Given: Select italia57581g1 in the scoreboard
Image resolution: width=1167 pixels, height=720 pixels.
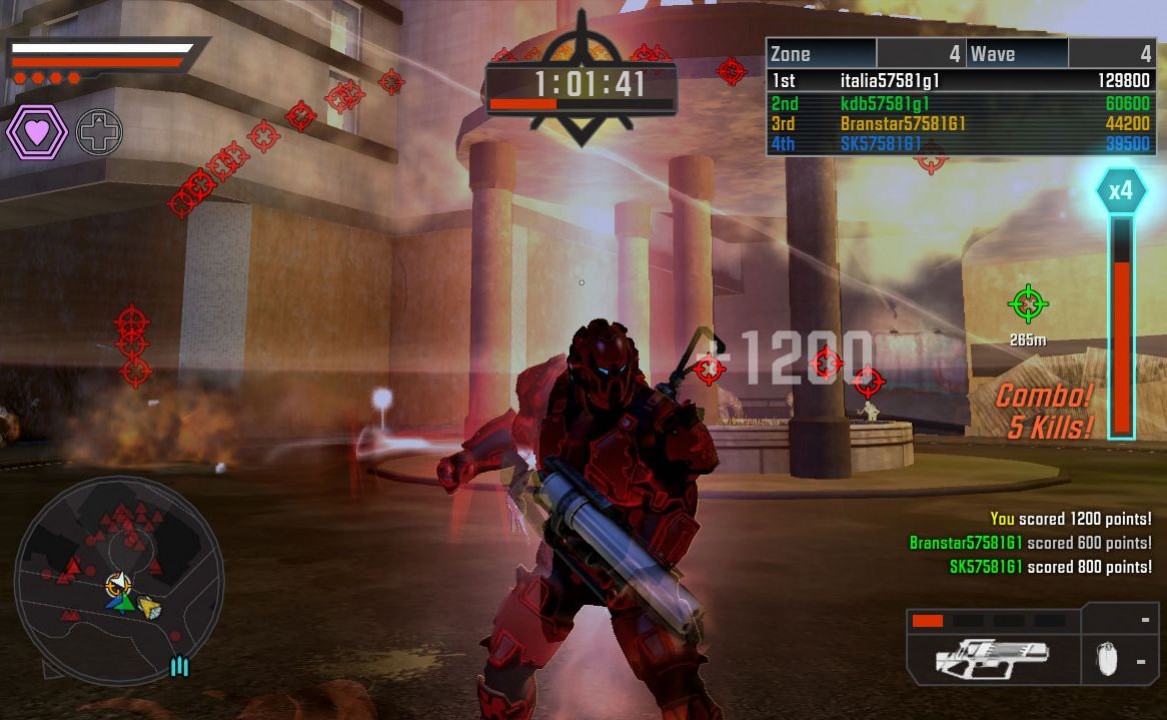Looking at the screenshot, I should click(960, 81).
